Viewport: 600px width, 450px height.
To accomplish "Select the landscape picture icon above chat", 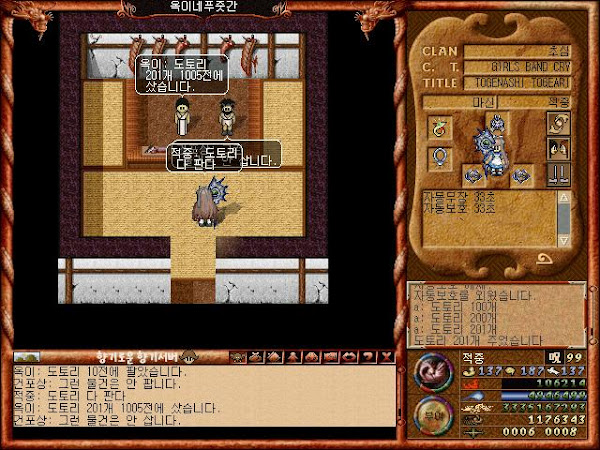I will (25, 356).
